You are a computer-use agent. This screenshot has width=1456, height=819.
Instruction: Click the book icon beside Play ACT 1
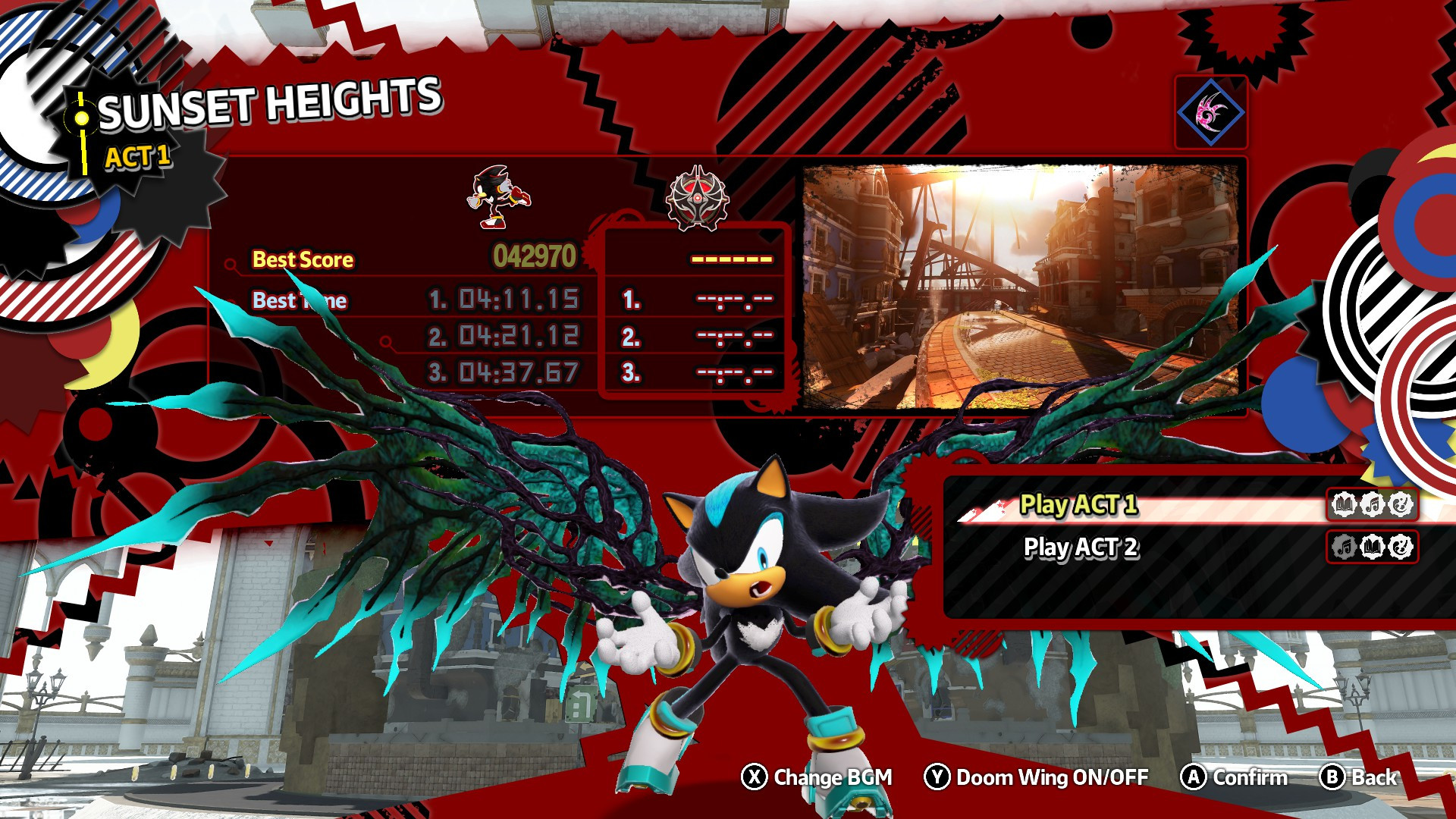coord(1345,504)
